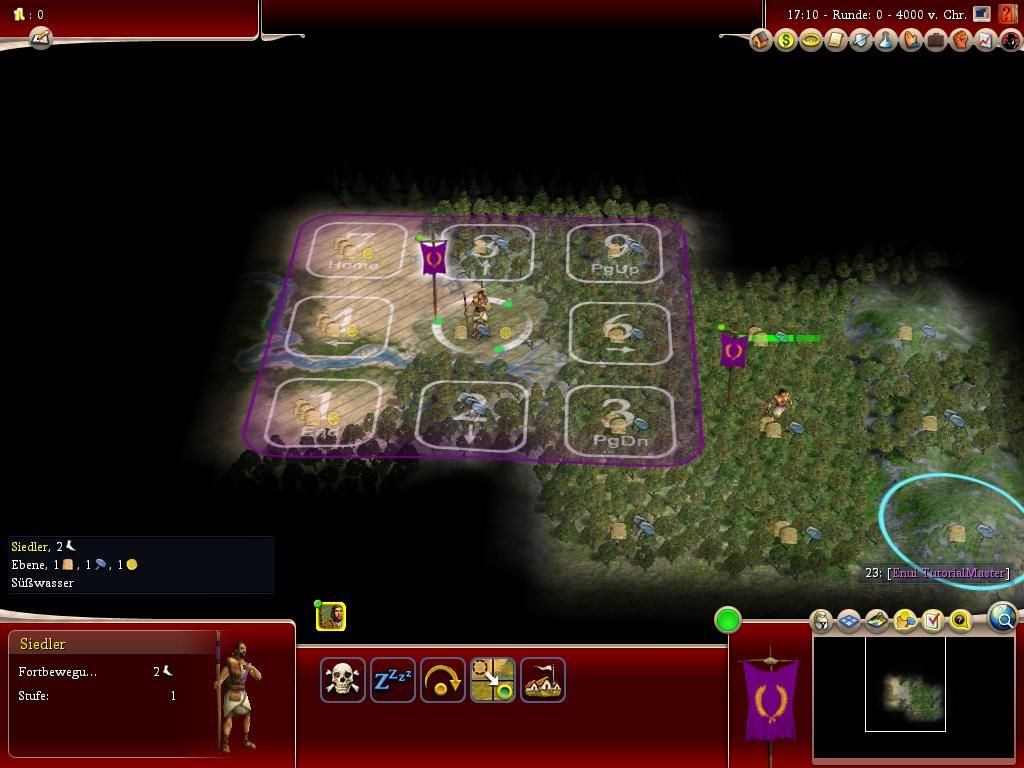Open the victory conditions fist icon

tap(961, 41)
